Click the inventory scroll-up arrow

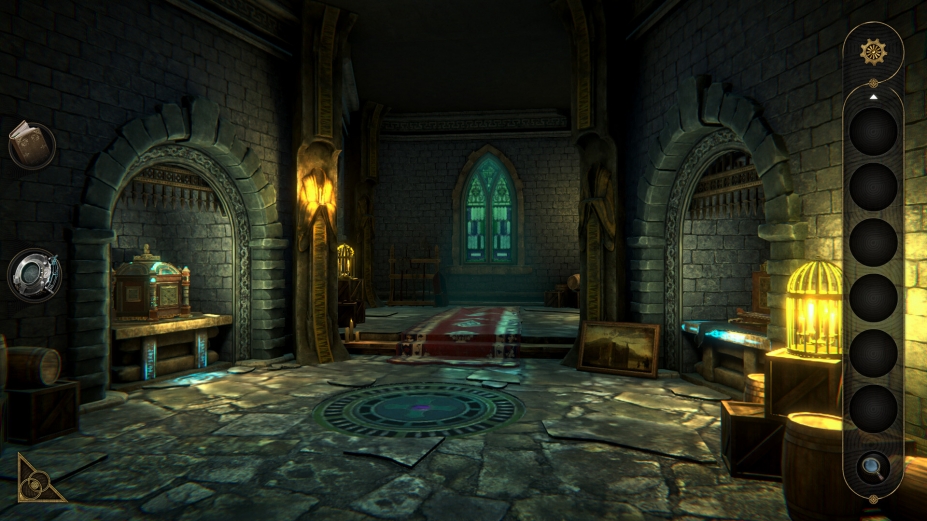point(873,97)
